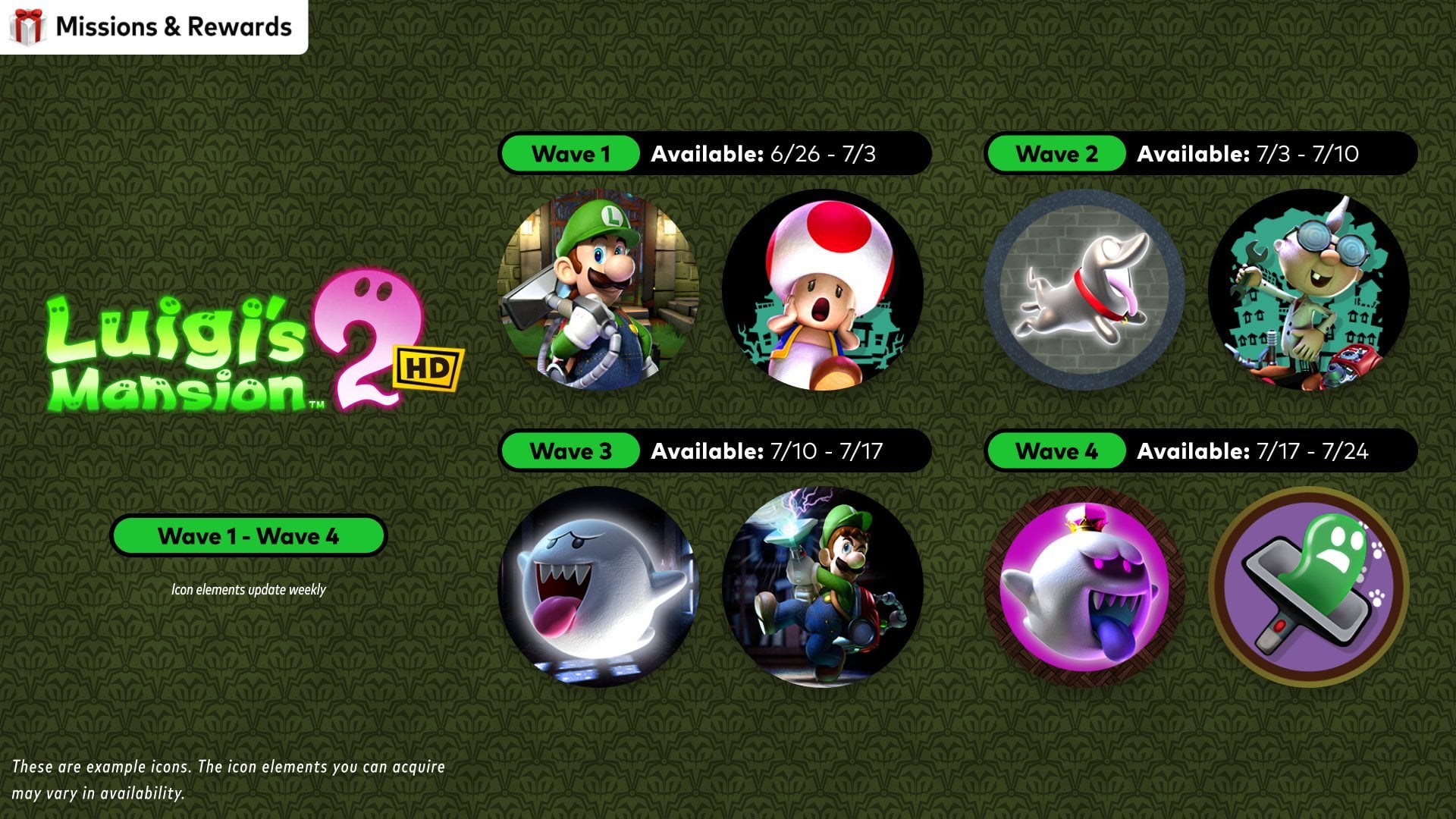Select the glowing Boo icon
Screen dimensions: 1456x819
click(x=598, y=587)
